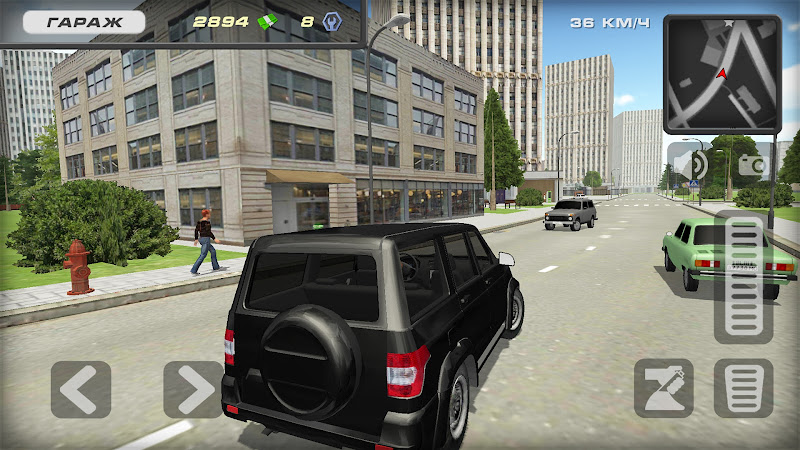Open the minimap
The image size is (800, 450).
pyautogui.click(x=722, y=74)
